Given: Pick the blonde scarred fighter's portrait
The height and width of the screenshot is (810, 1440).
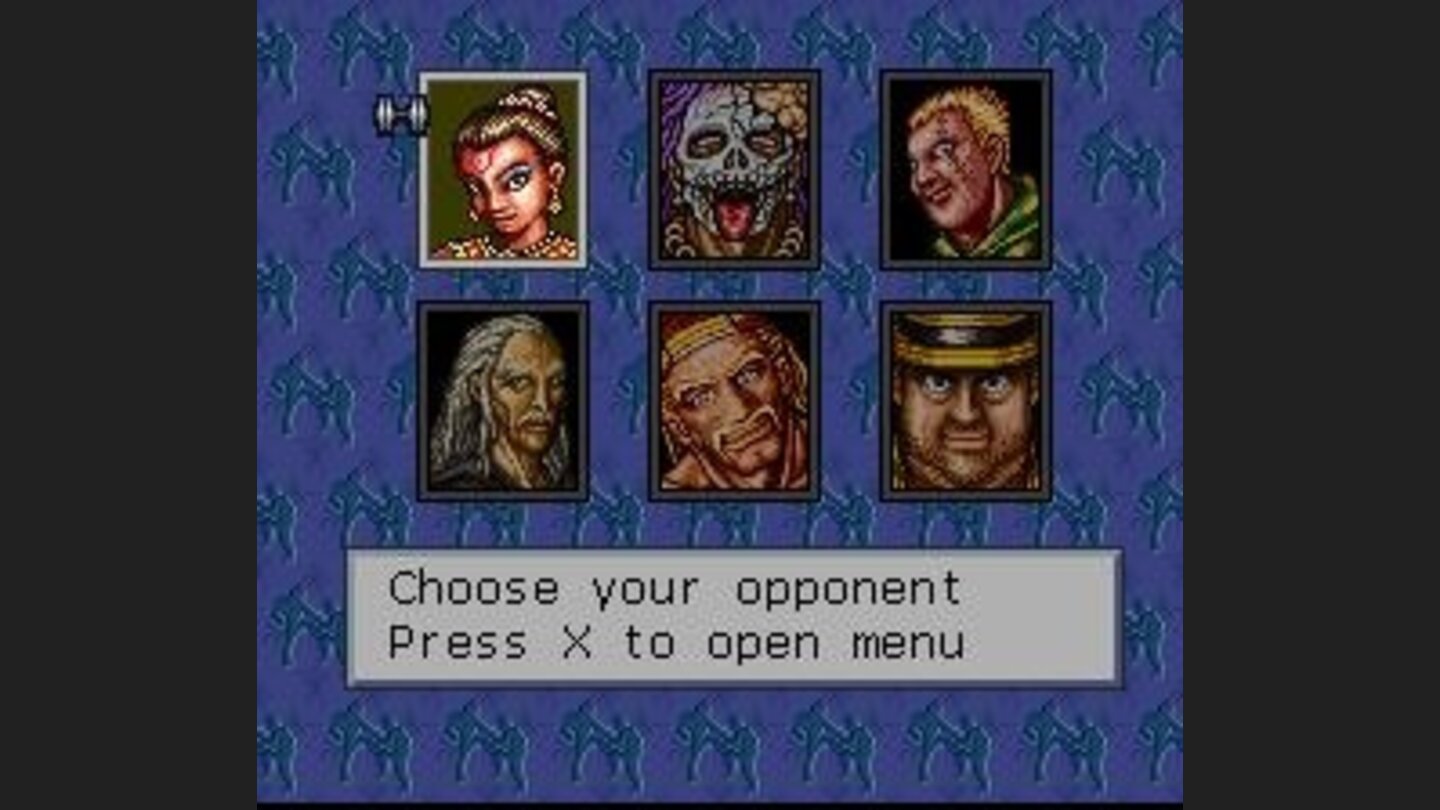Looking at the screenshot, I should click(x=965, y=170).
